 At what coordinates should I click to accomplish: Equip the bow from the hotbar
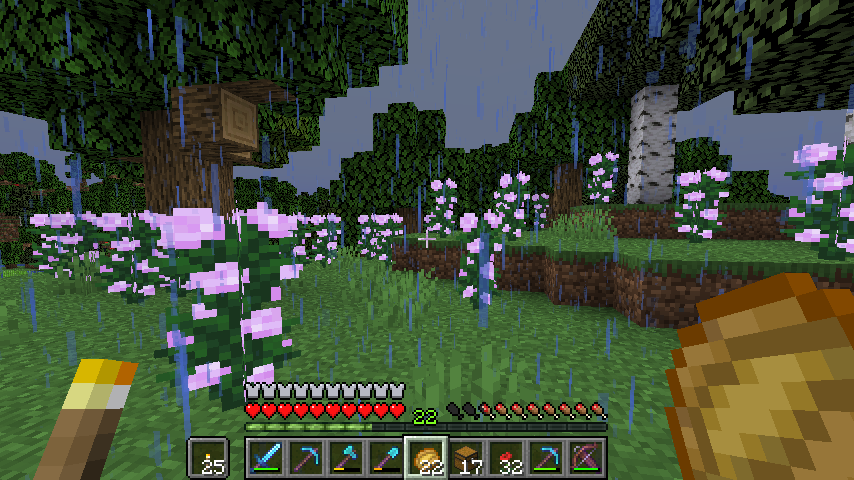pyautogui.click(x=586, y=458)
